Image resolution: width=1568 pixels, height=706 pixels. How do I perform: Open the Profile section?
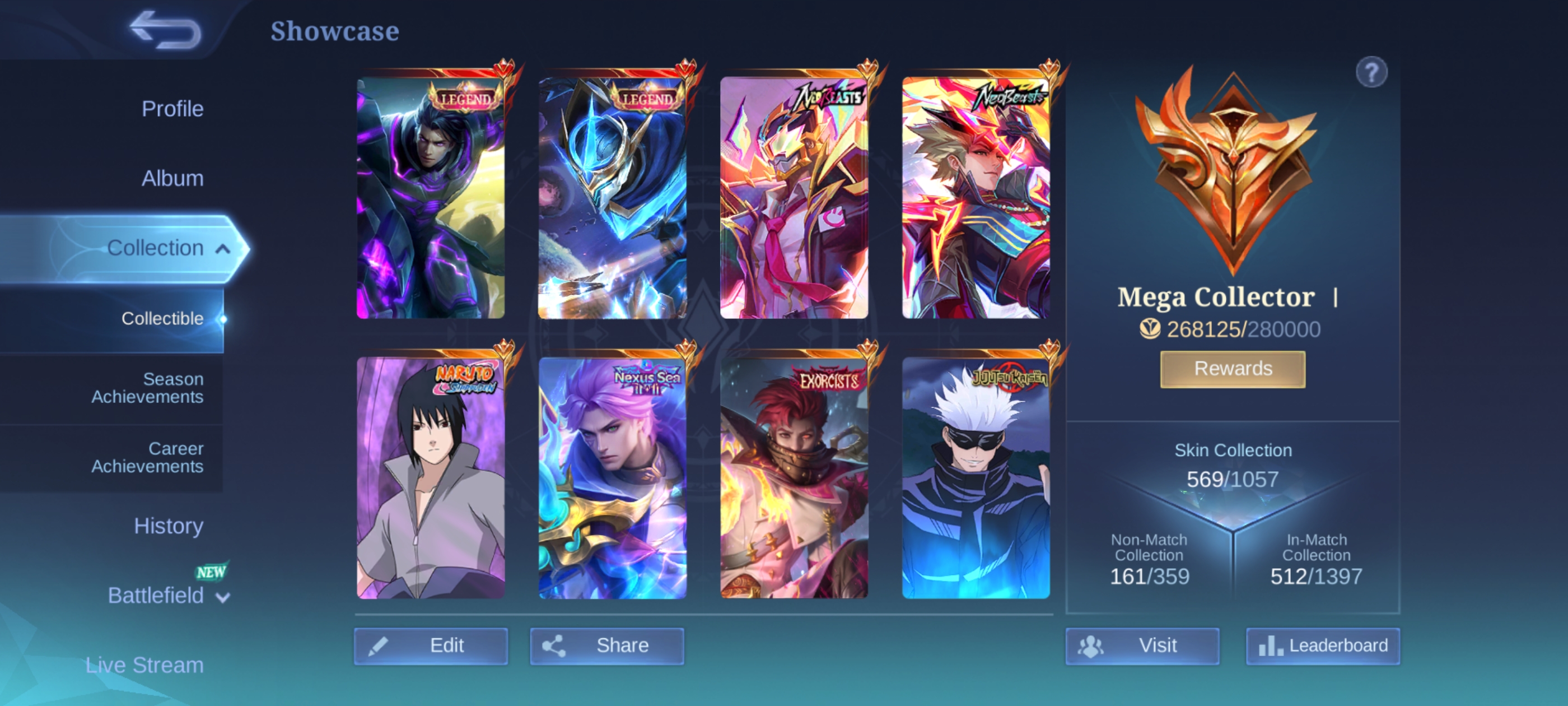point(172,109)
